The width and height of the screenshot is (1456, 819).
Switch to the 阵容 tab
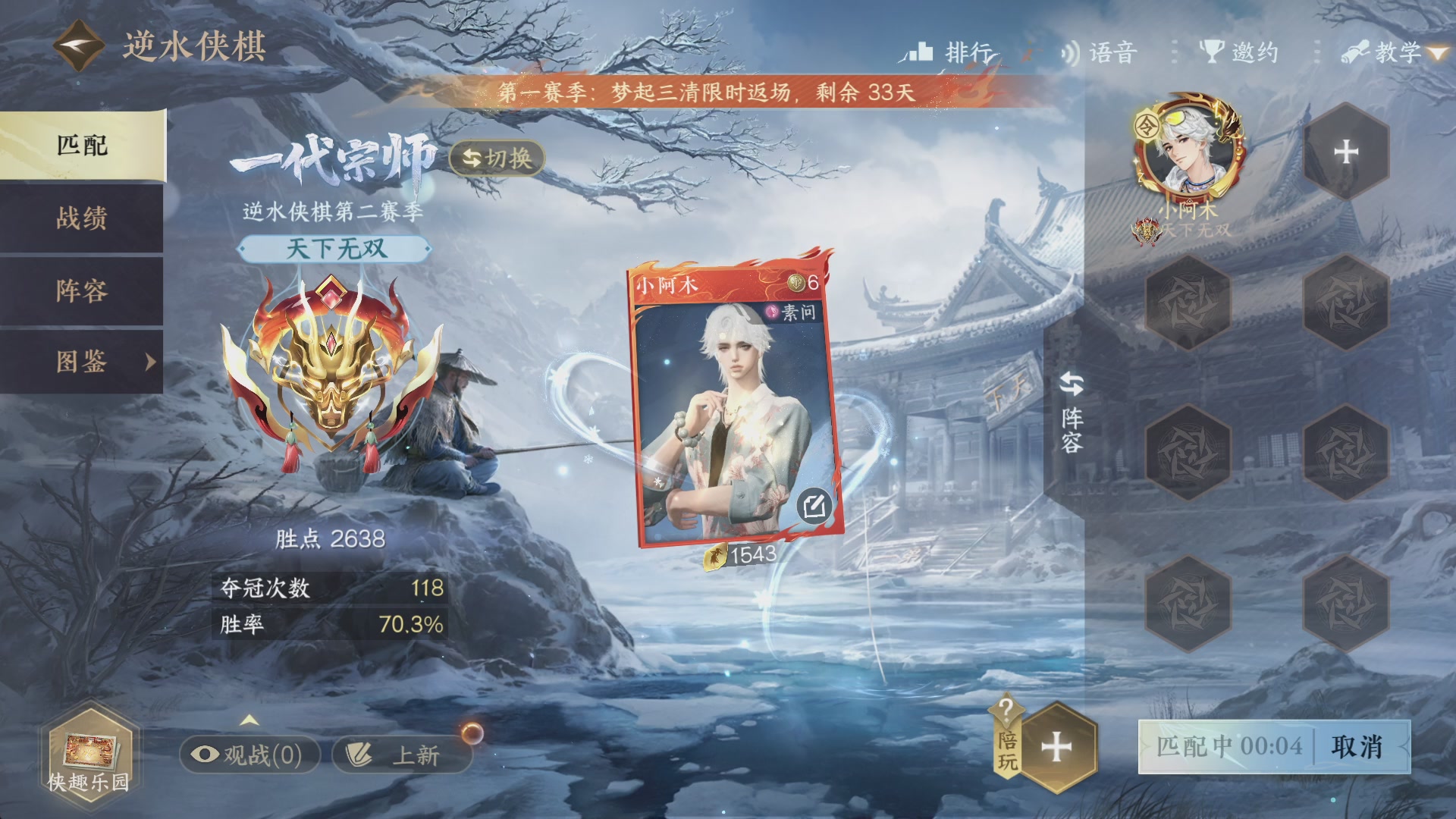81,290
